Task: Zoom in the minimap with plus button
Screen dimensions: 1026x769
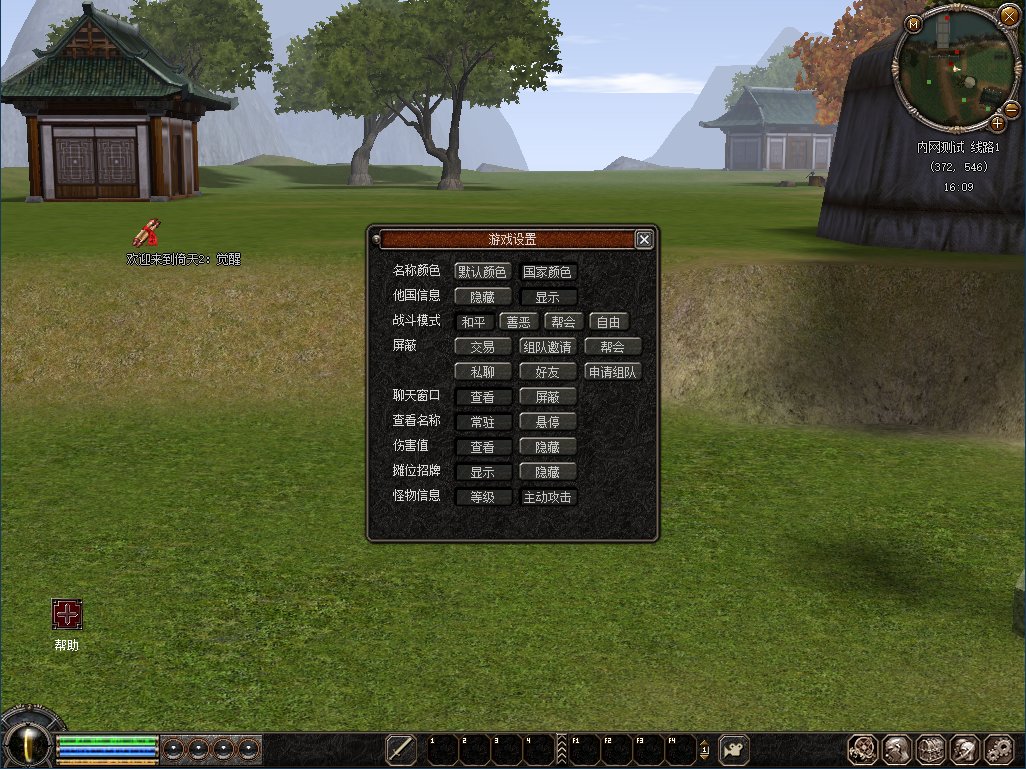Action: pos(997,123)
